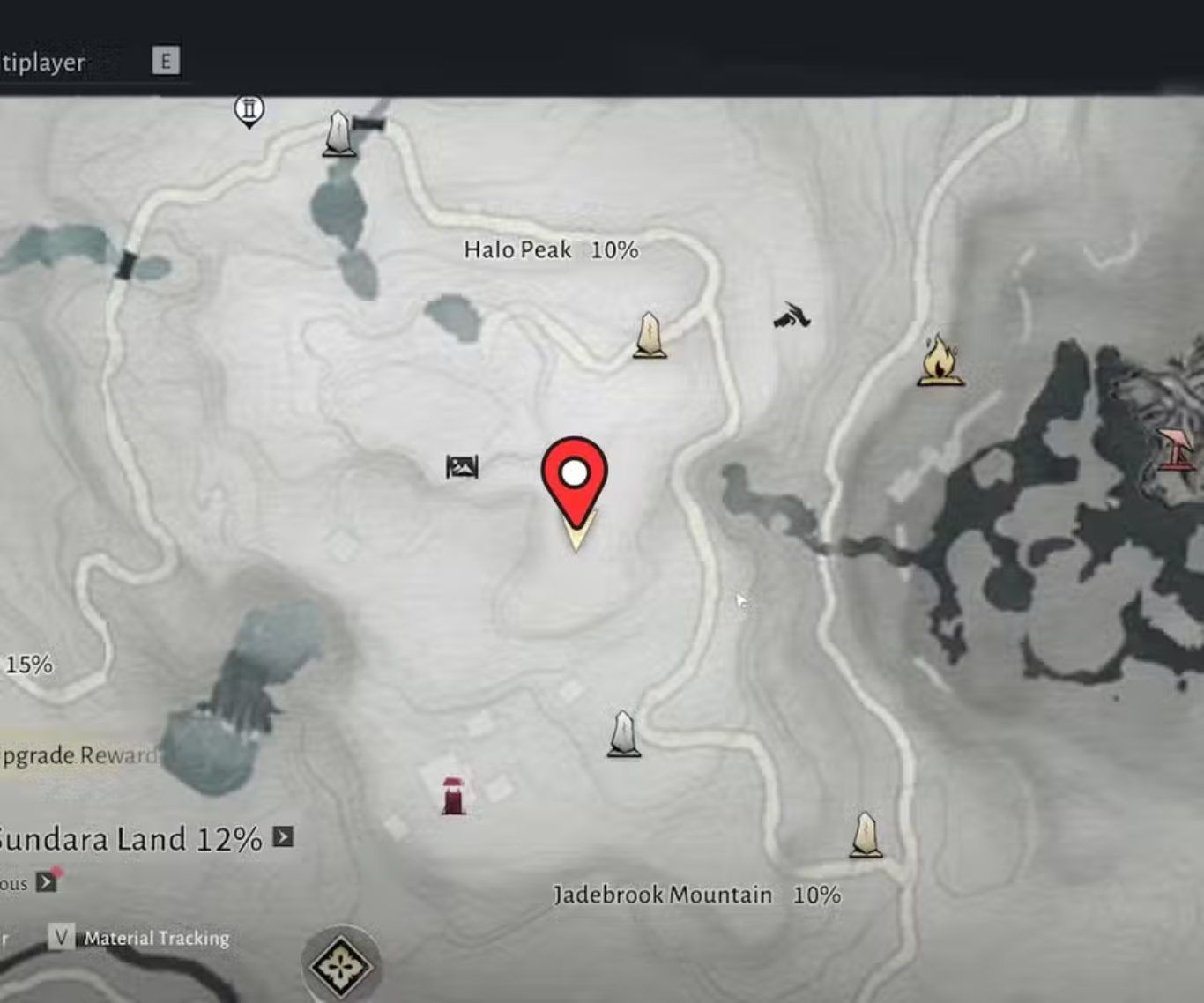This screenshot has height=1003, width=1204.
Task: Select the dark red shrine marker
Action: [x=453, y=796]
